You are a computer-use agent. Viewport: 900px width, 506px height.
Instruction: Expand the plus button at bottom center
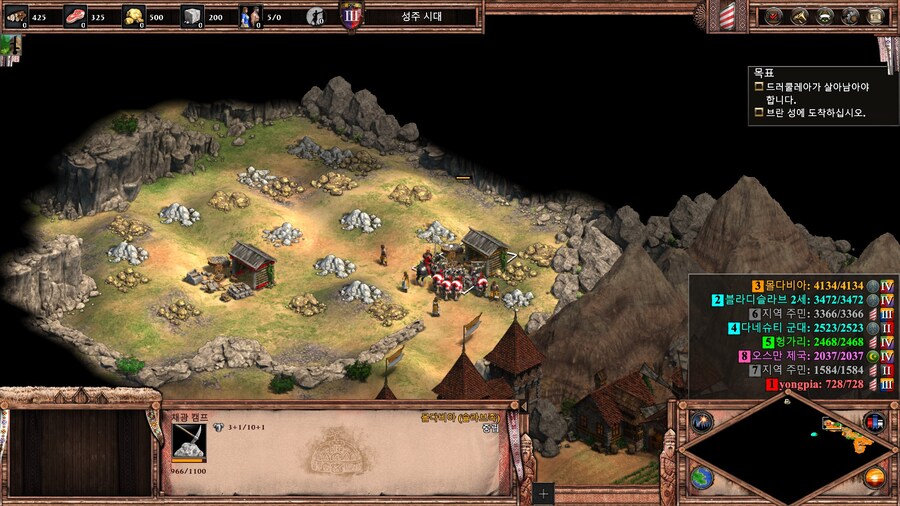coord(543,493)
